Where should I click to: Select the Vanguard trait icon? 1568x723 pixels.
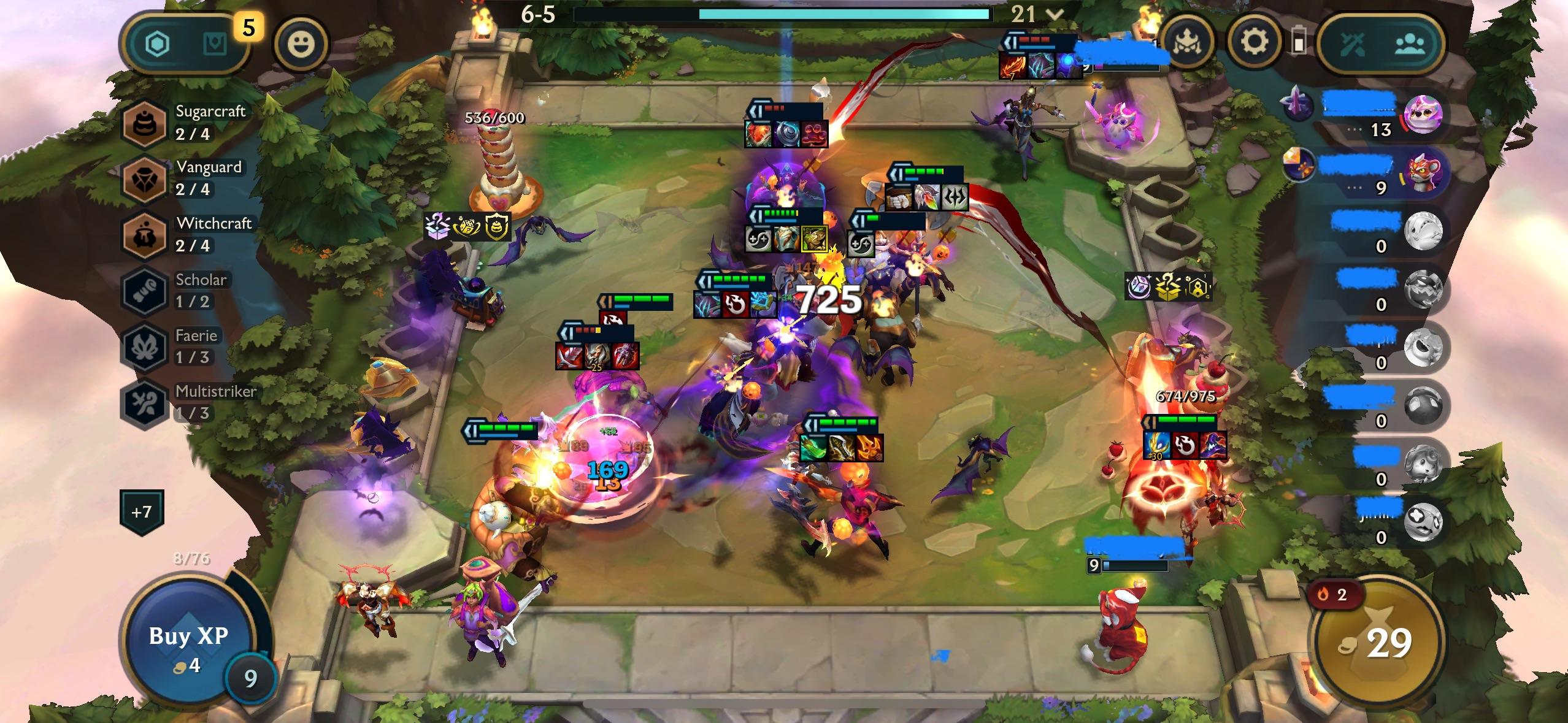[x=142, y=178]
